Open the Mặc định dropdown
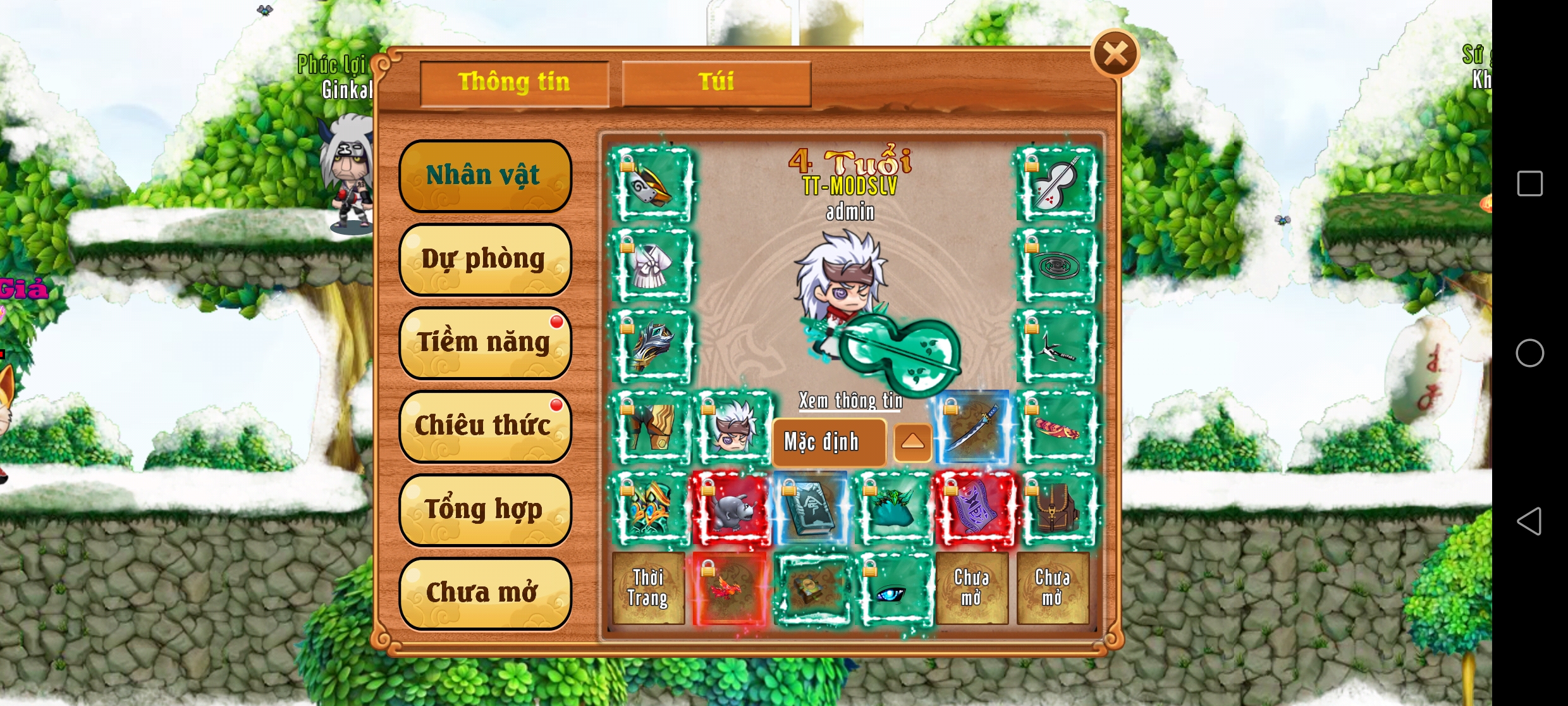The image size is (1568, 706). pos(828,442)
